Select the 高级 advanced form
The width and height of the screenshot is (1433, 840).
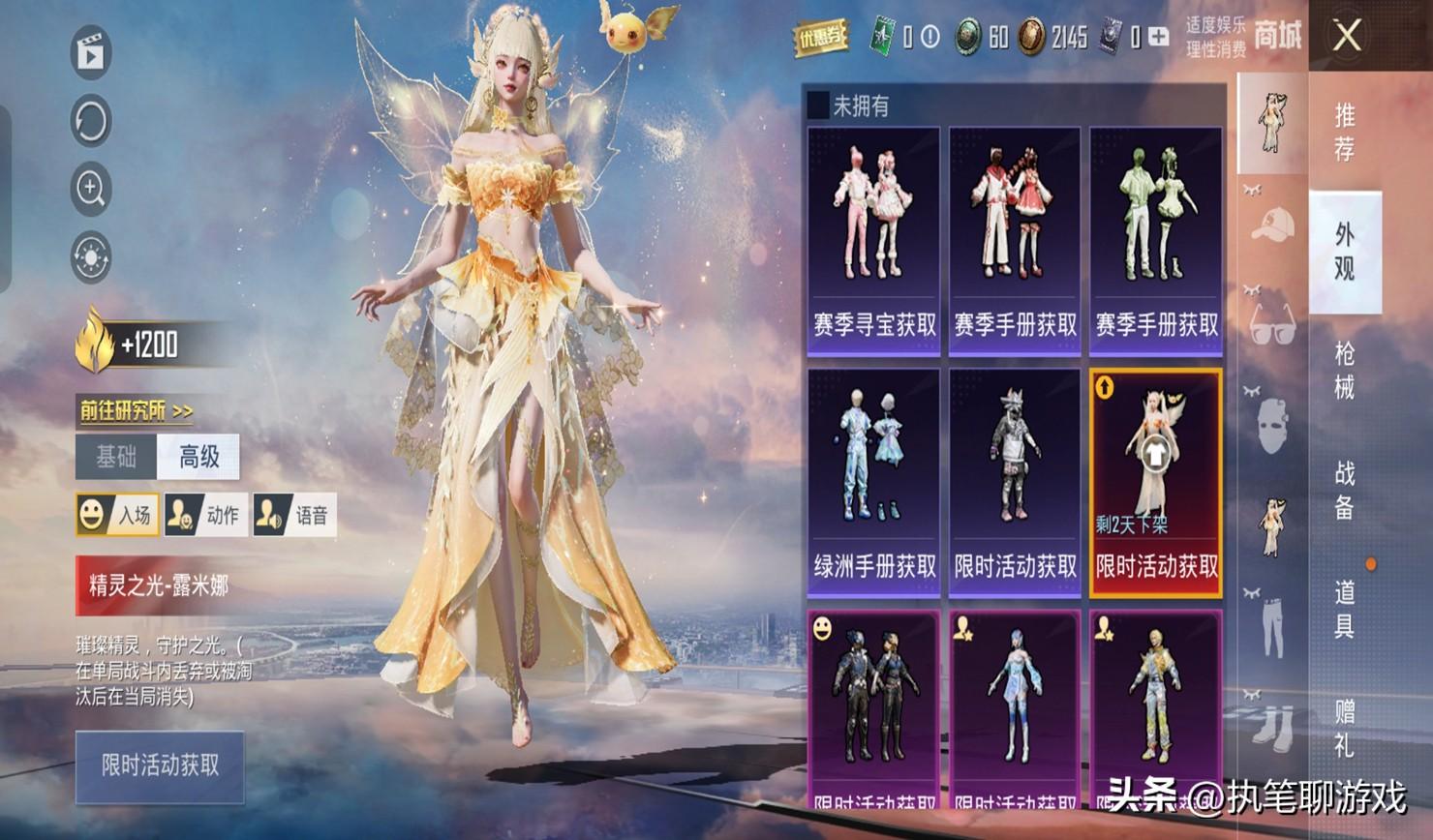[x=199, y=457]
